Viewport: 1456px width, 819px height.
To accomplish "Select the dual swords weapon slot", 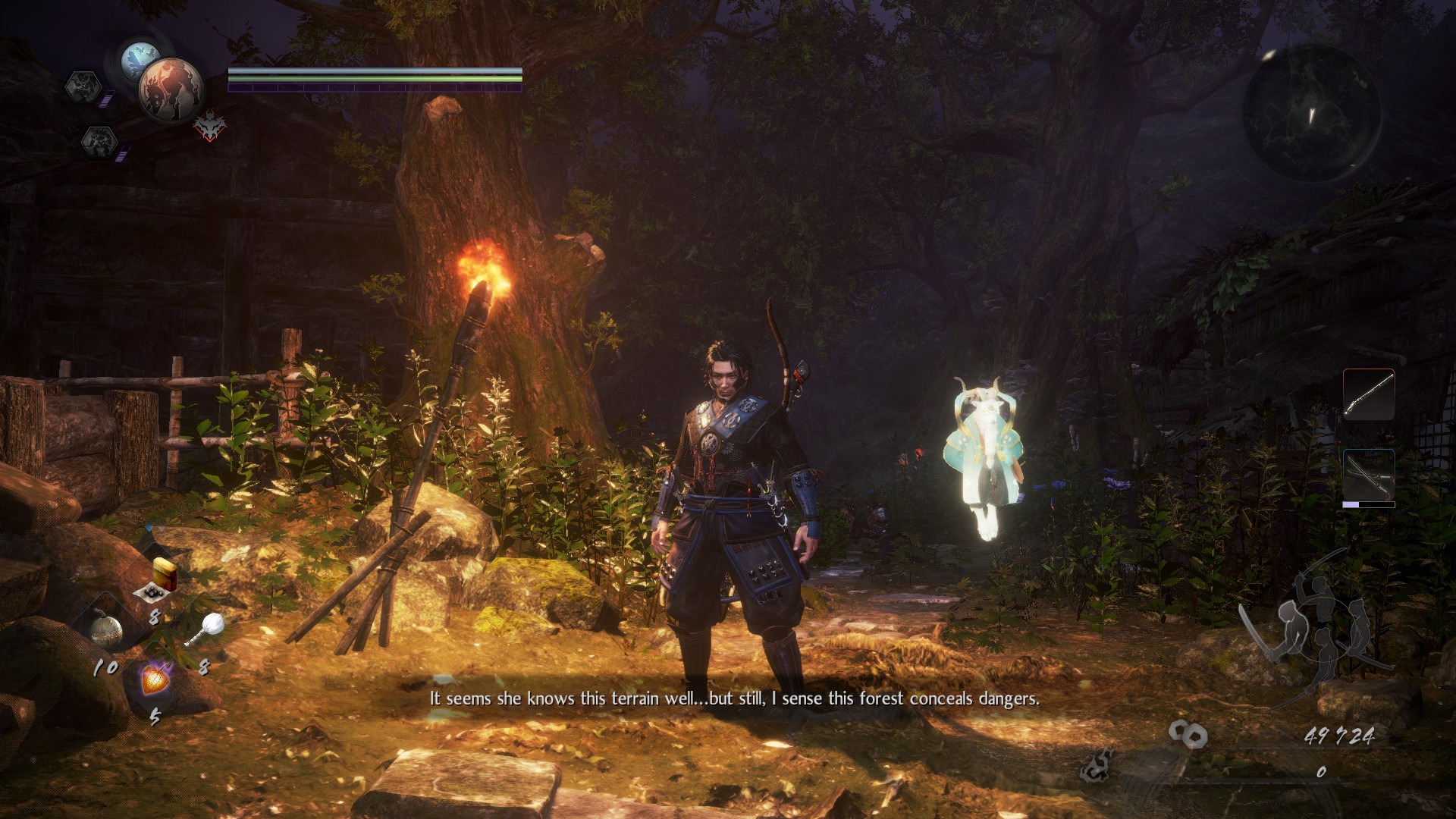I will pyautogui.click(x=1368, y=476).
